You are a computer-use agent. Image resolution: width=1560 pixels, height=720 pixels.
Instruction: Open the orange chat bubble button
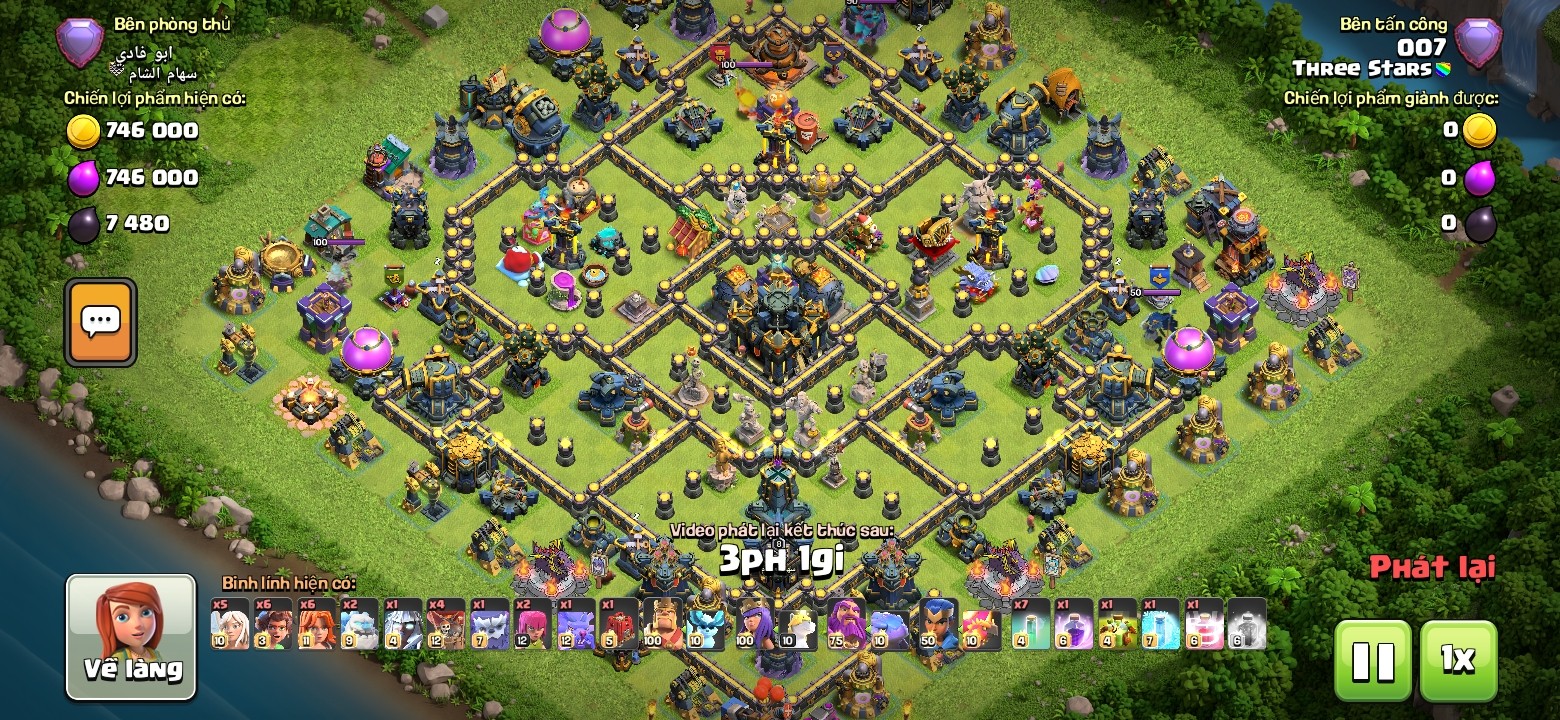100,322
